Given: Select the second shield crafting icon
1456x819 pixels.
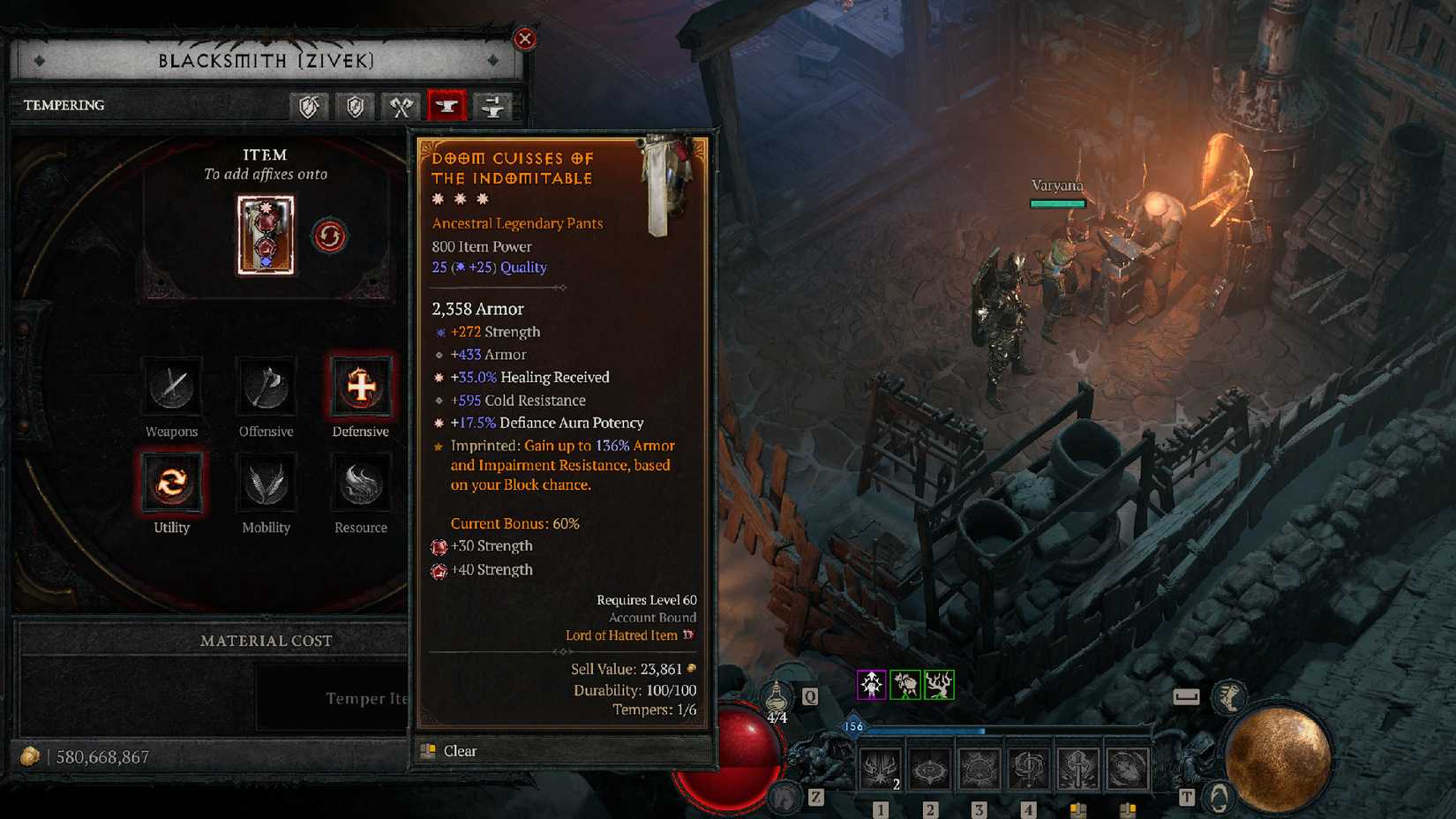Looking at the screenshot, I should 355,106.
